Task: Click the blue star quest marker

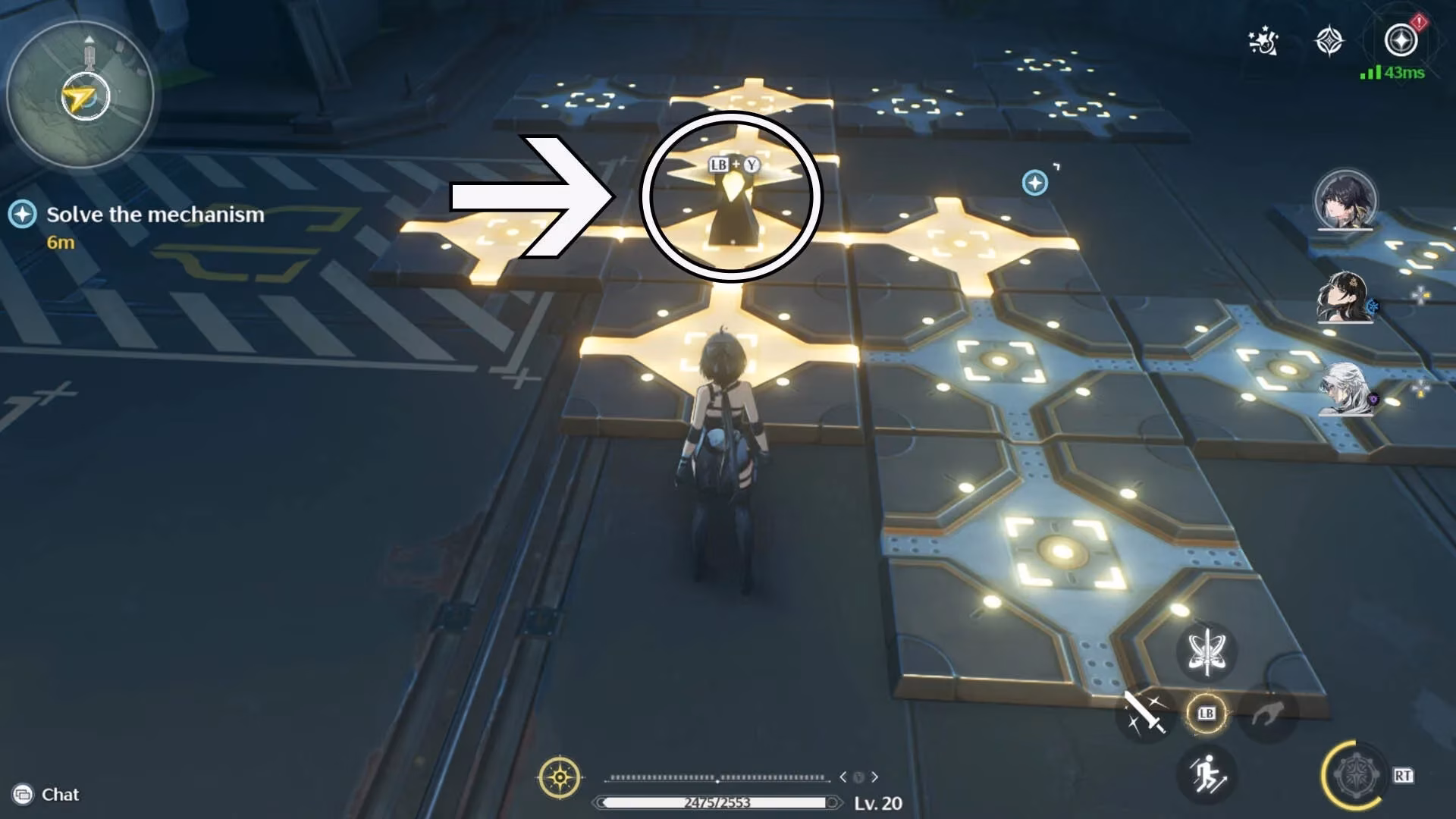Action: (1035, 183)
